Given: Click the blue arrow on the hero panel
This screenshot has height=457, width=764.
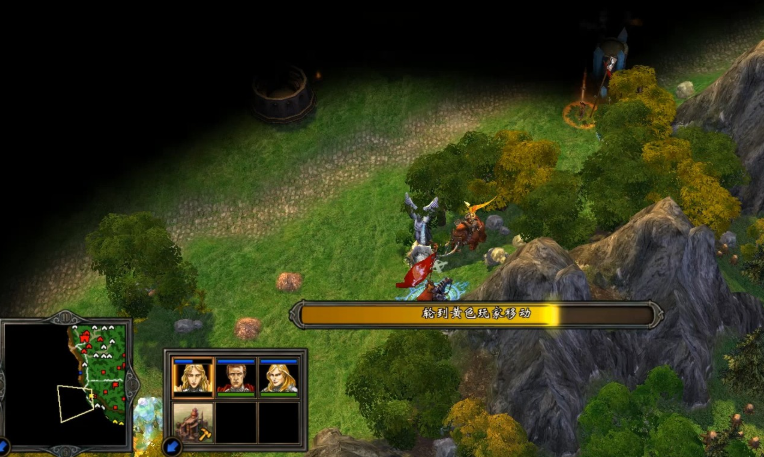Looking at the screenshot, I should (x=172, y=446).
